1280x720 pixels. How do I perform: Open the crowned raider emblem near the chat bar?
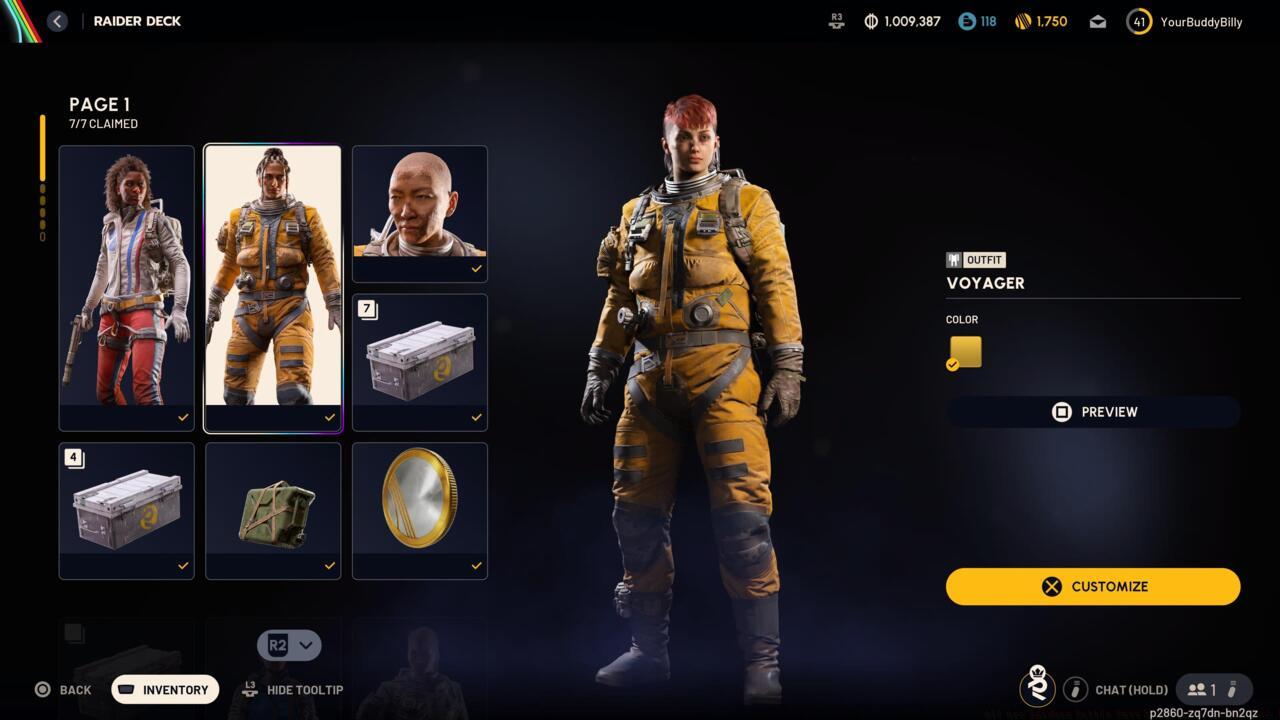click(x=1037, y=689)
